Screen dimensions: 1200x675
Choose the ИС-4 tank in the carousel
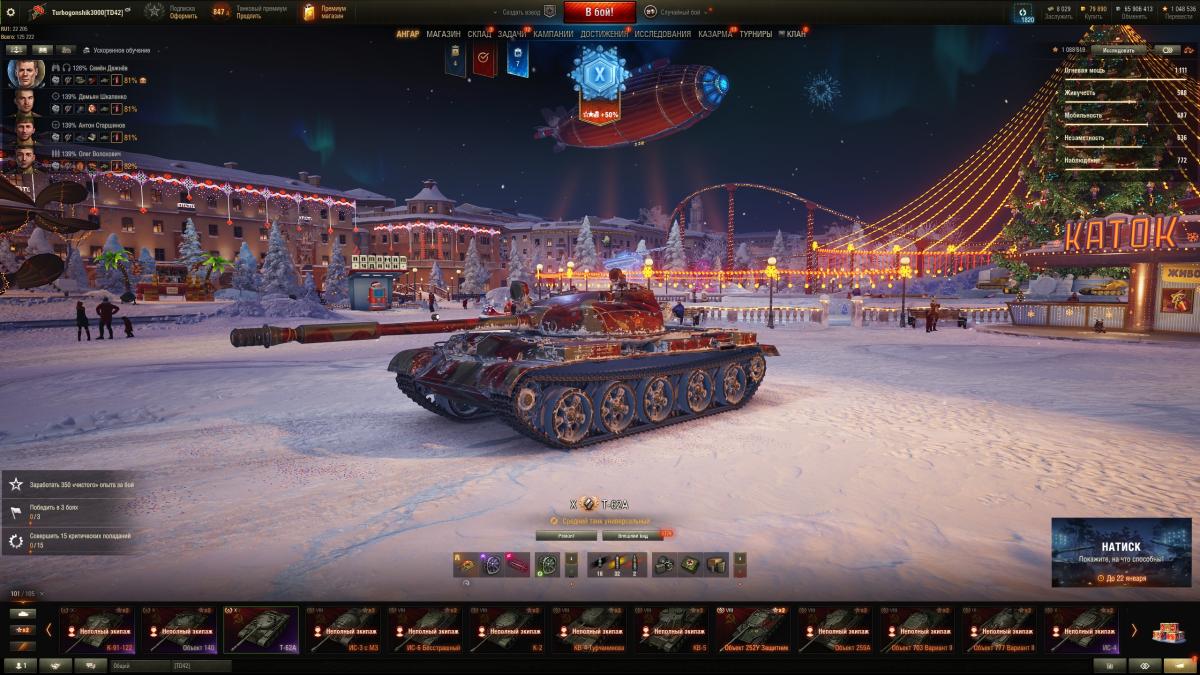1081,630
